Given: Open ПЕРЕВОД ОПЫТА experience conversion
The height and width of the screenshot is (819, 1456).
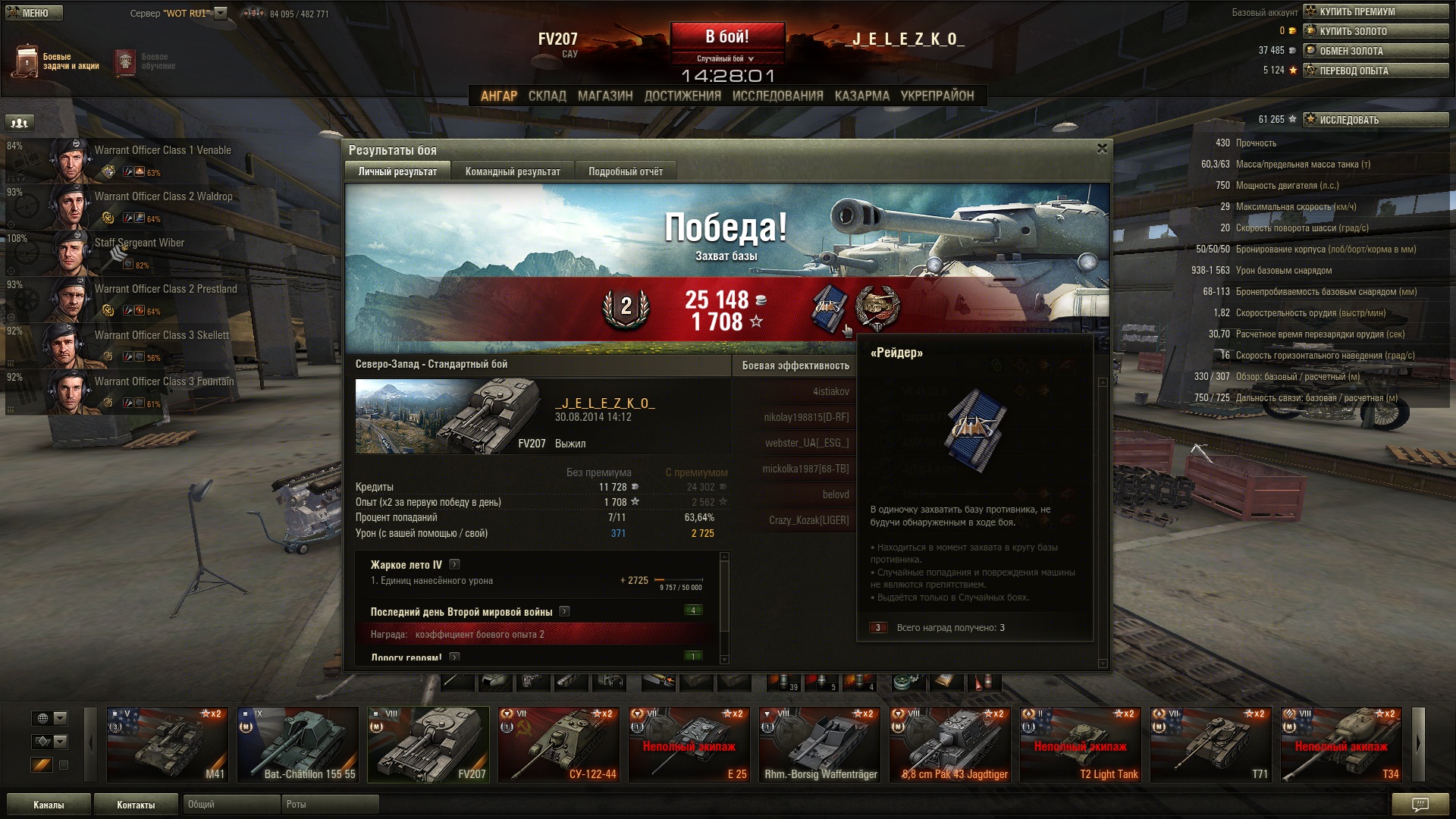Looking at the screenshot, I should click(1375, 71).
